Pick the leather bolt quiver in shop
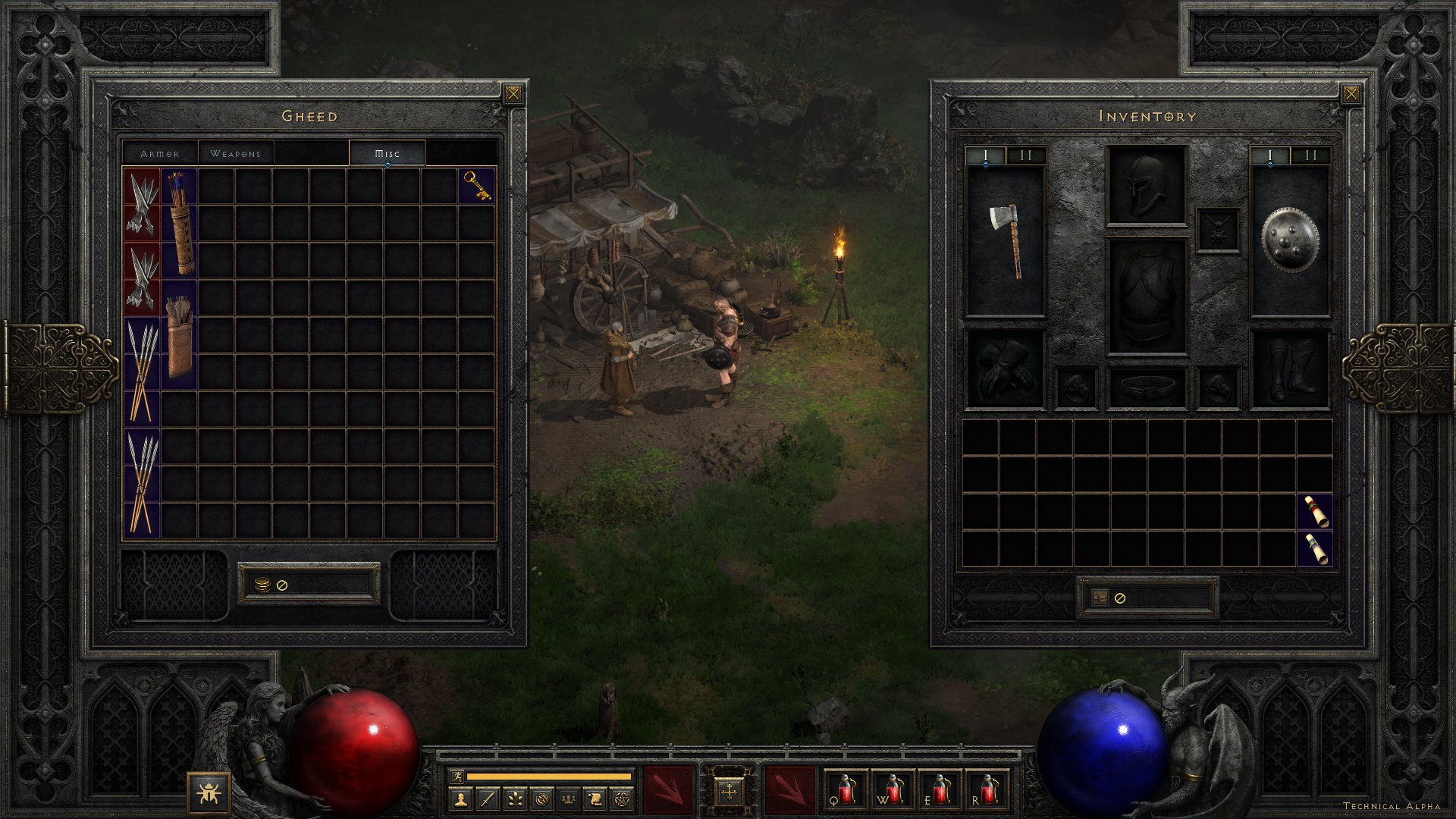Image resolution: width=1456 pixels, height=819 pixels. (x=179, y=335)
